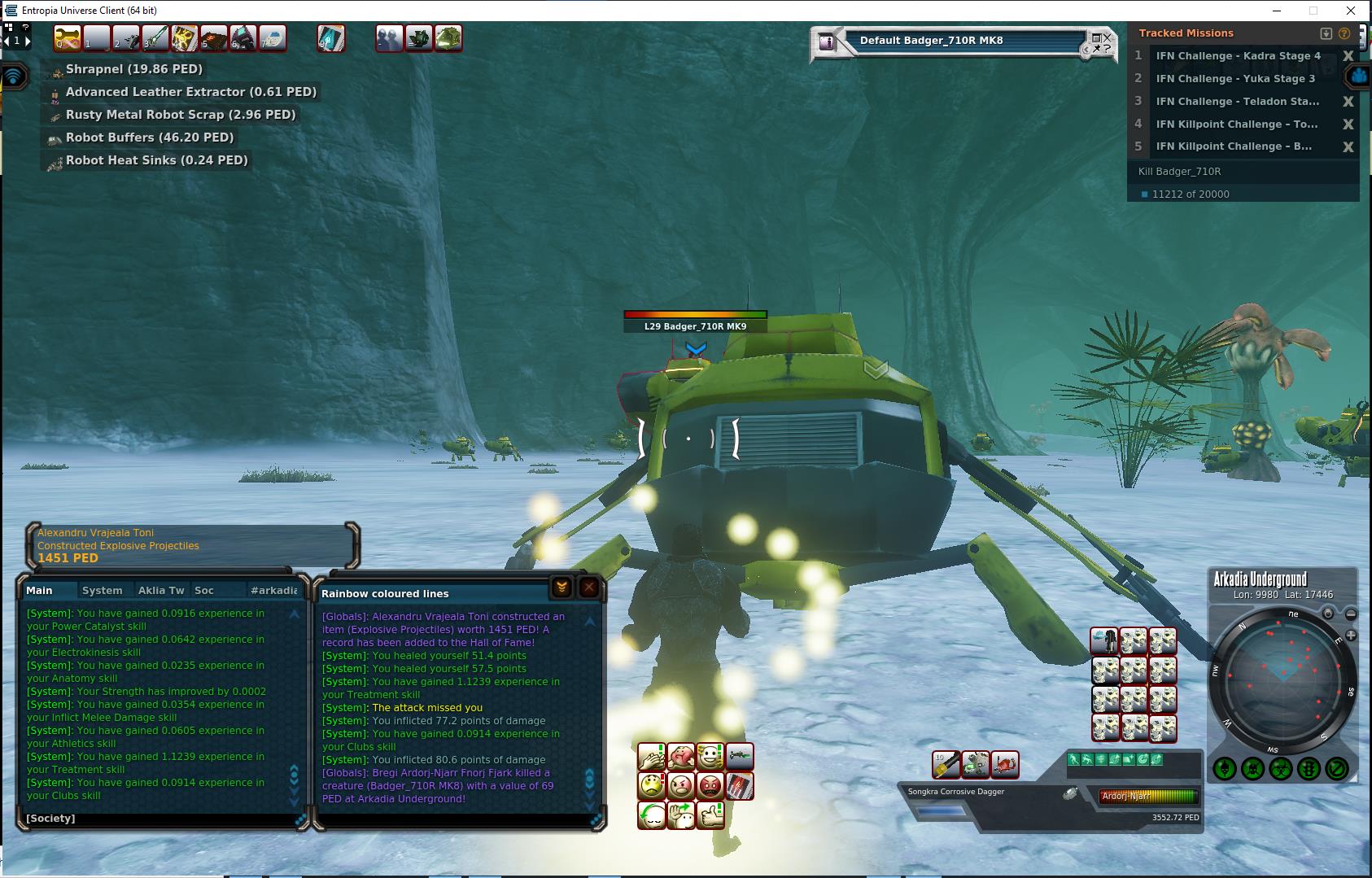Switch to the System chat tab

click(102, 590)
